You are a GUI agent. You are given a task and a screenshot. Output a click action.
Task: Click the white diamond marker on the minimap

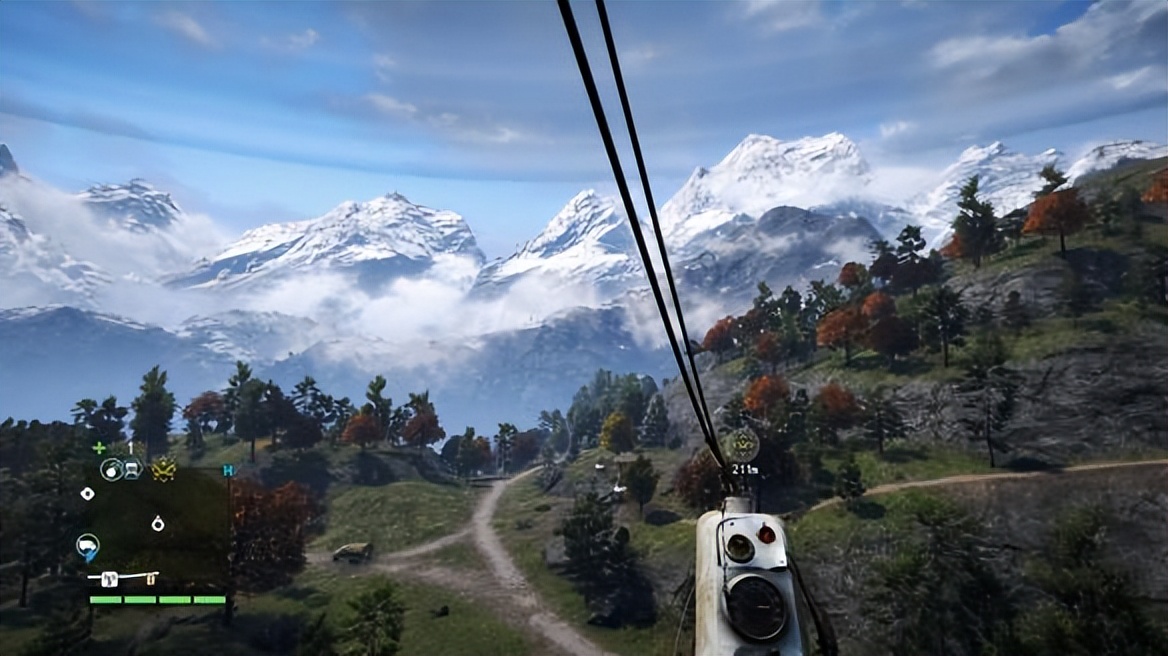[x=88, y=494]
